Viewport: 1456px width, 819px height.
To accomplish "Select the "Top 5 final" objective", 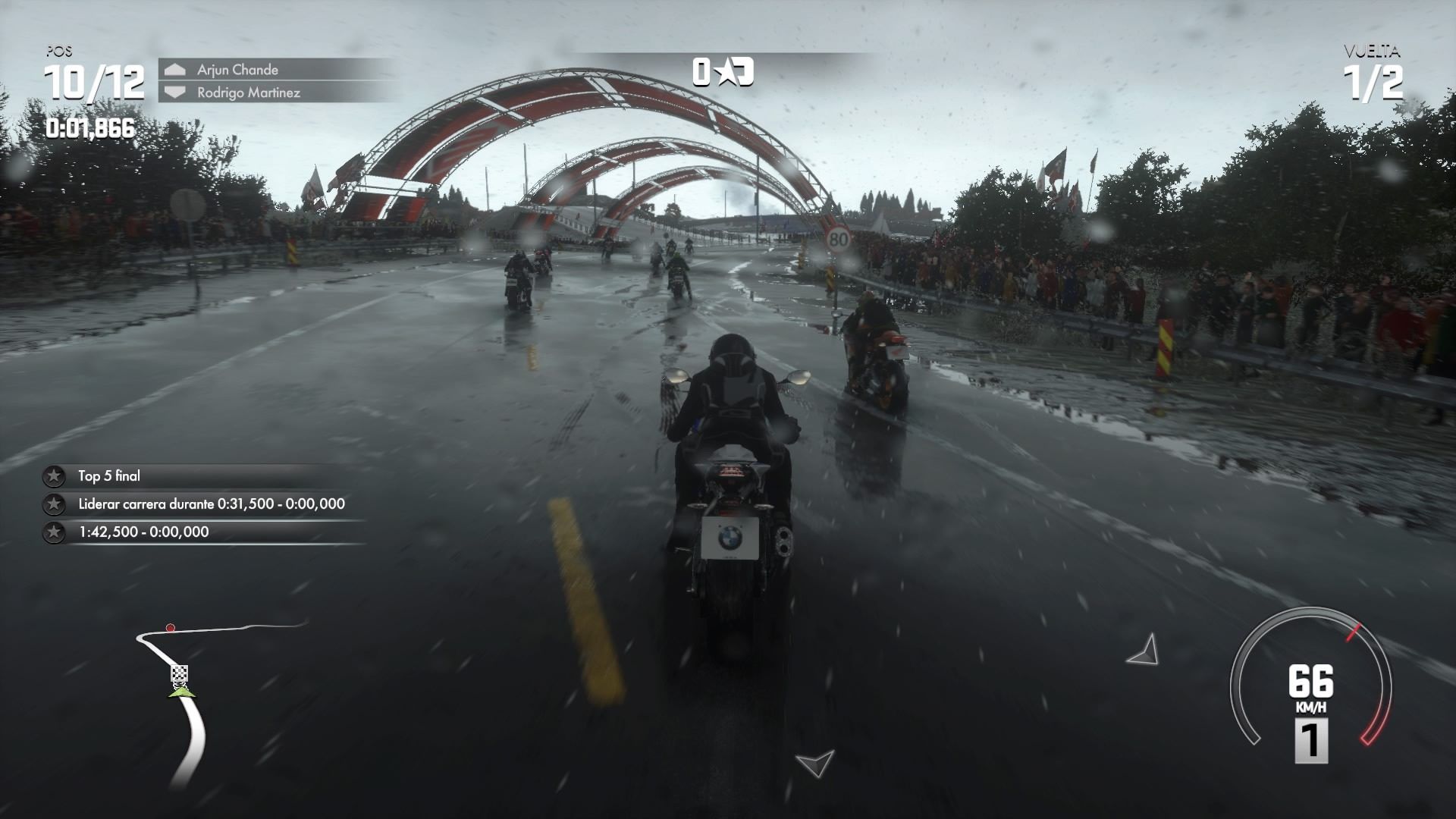I will [x=109, y=476].
